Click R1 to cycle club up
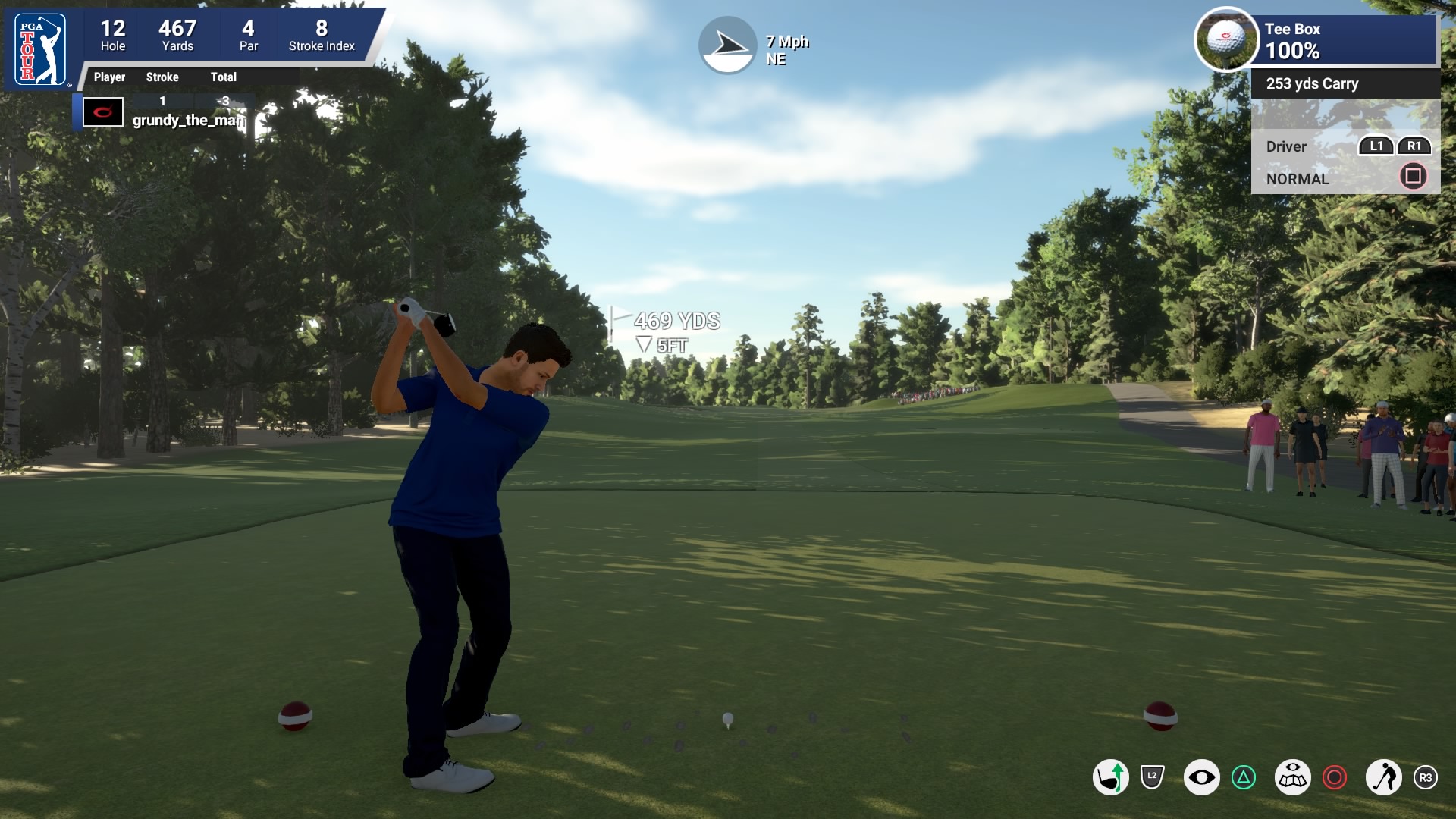Image resolution: width=1456 pixels, height=819 pixels. coord(1415,145)
